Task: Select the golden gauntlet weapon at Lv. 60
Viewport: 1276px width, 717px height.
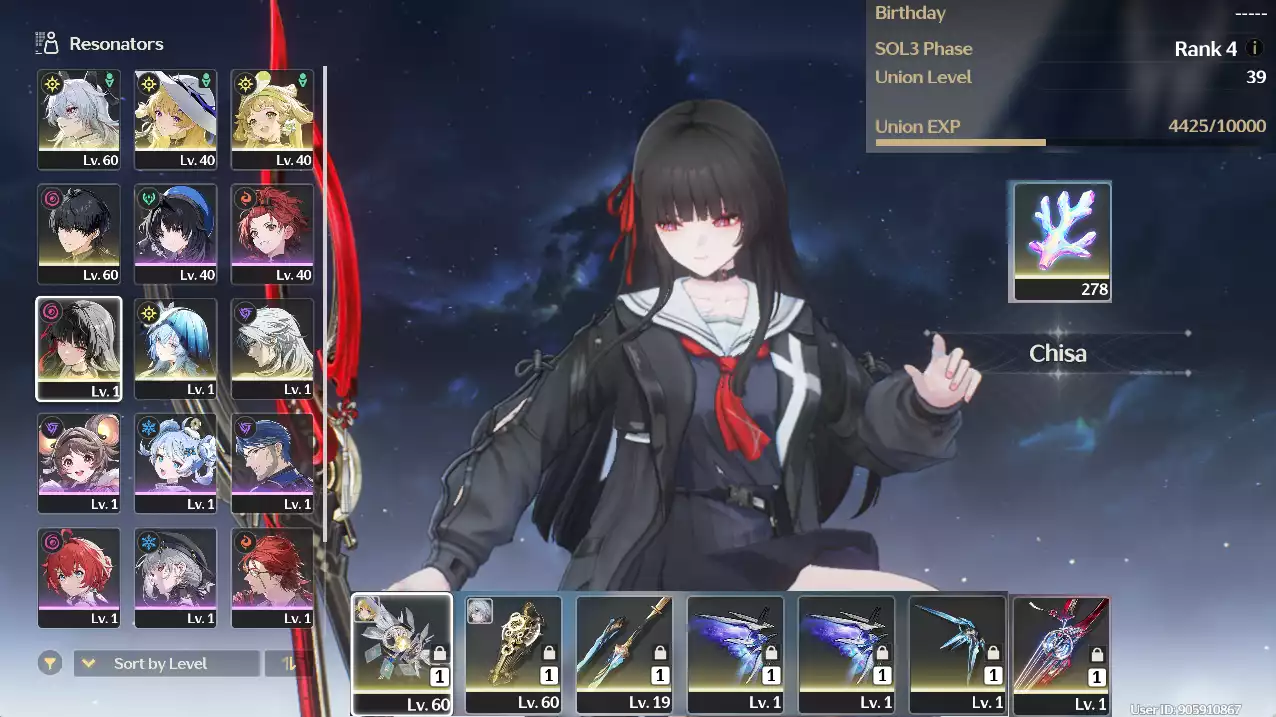Action: click(514, 654)
